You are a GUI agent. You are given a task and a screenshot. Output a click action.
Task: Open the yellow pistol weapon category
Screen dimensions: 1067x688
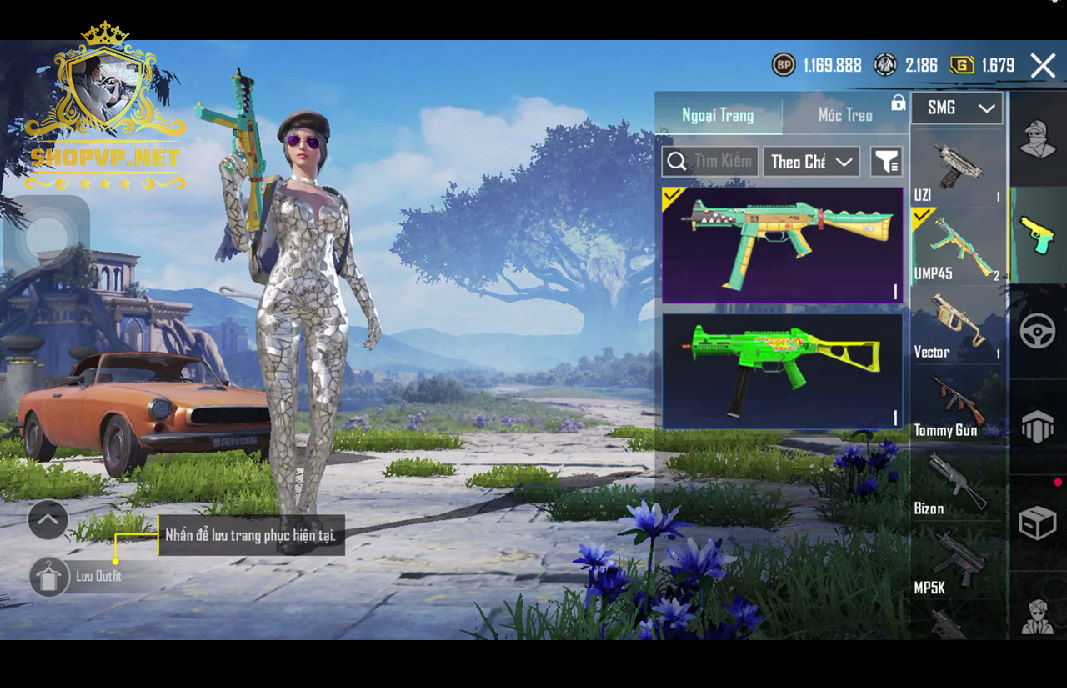point(1037,235)
